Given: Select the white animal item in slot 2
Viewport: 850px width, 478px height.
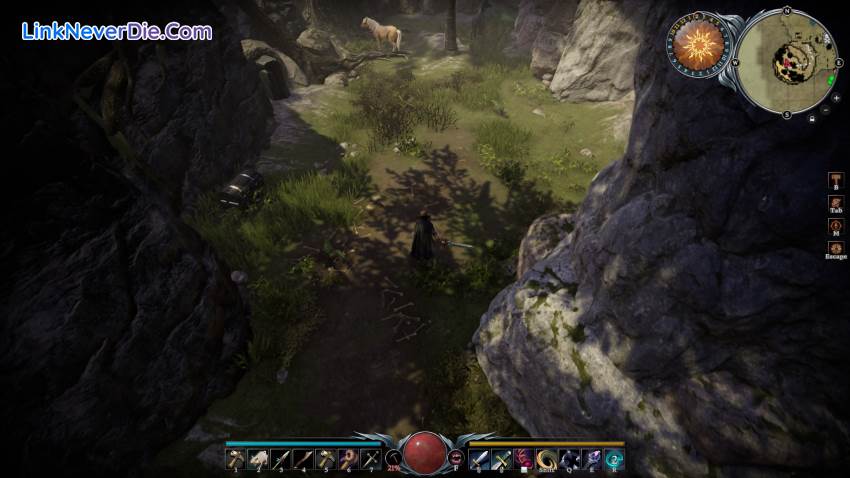Looking at the screenshot, I should tap(257, 459).
